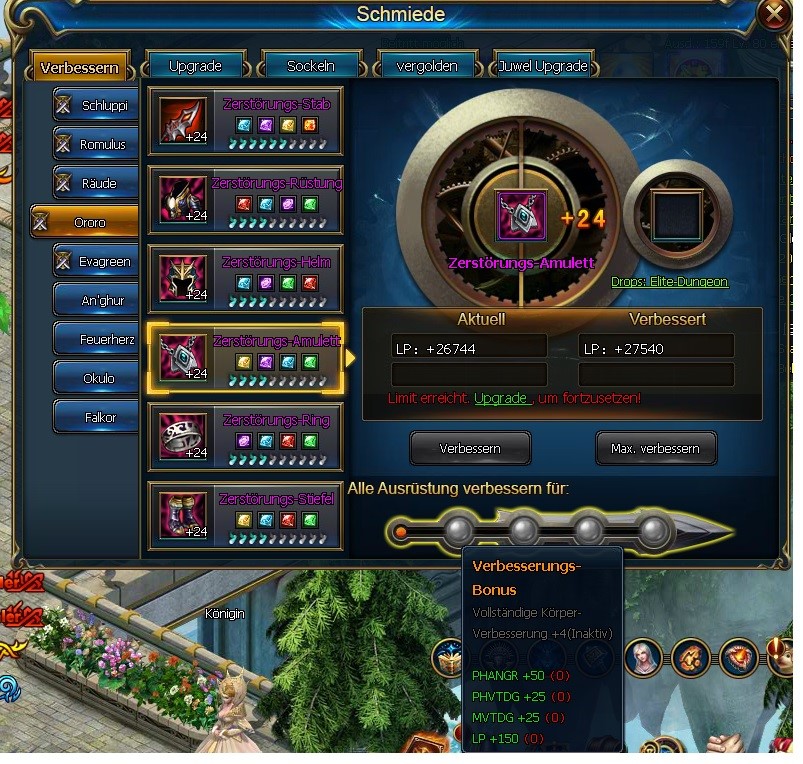803x764 pixels.
Task: Select the character An'ghur
Action: tap(95, 300)
